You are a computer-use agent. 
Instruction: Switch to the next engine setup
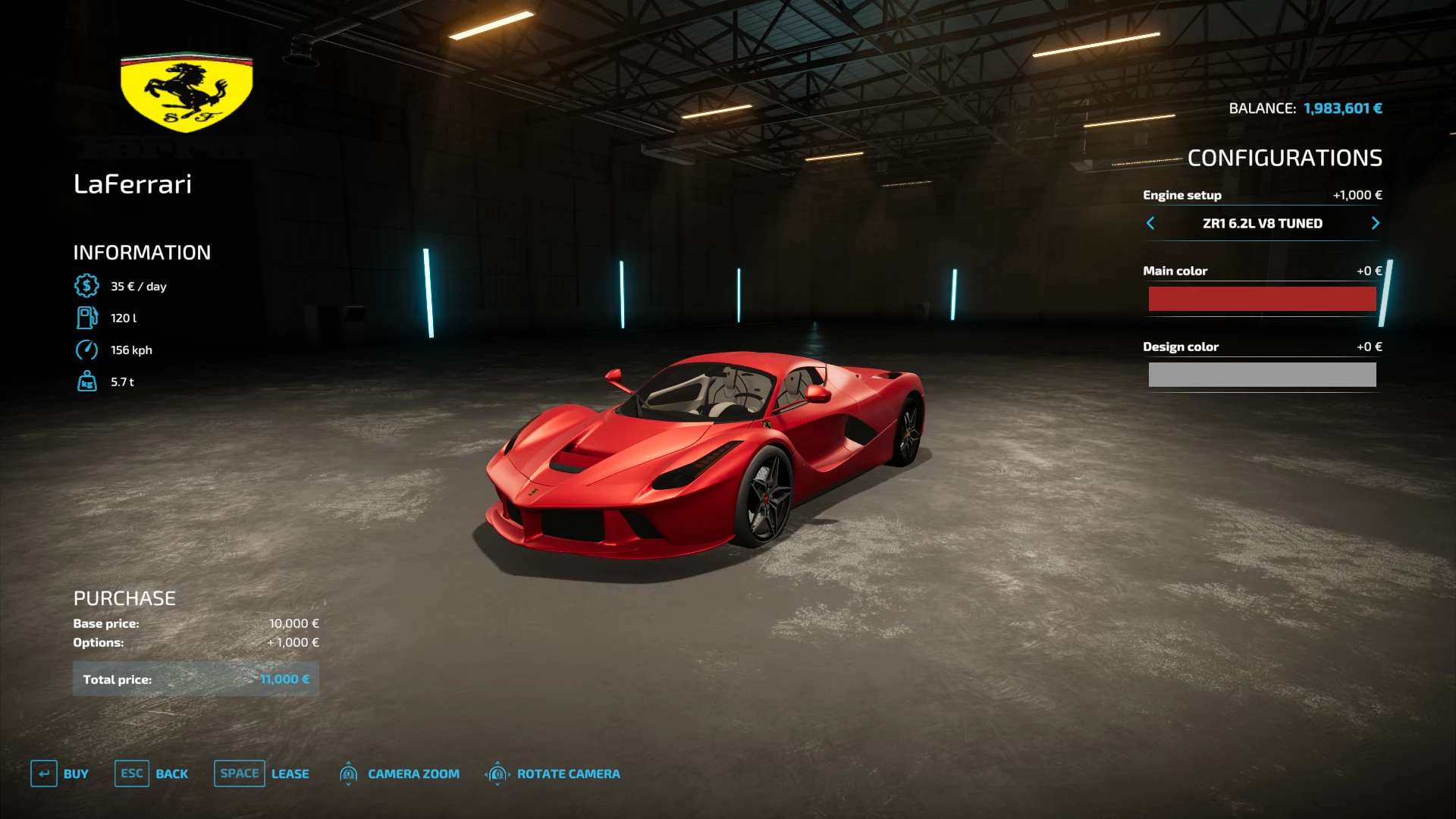1375,223
